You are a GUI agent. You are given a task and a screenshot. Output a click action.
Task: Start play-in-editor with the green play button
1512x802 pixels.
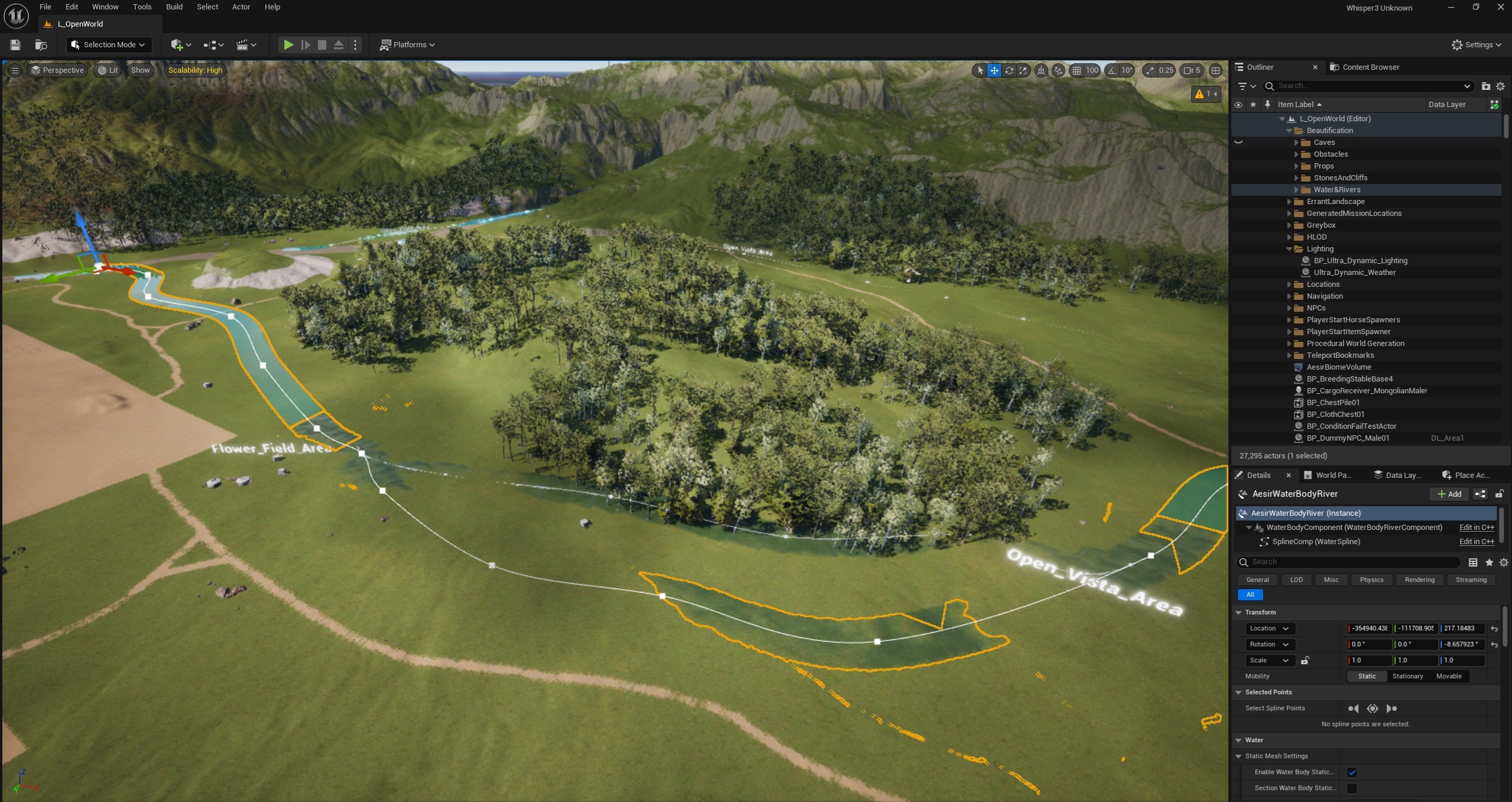[x=288, y=45]
